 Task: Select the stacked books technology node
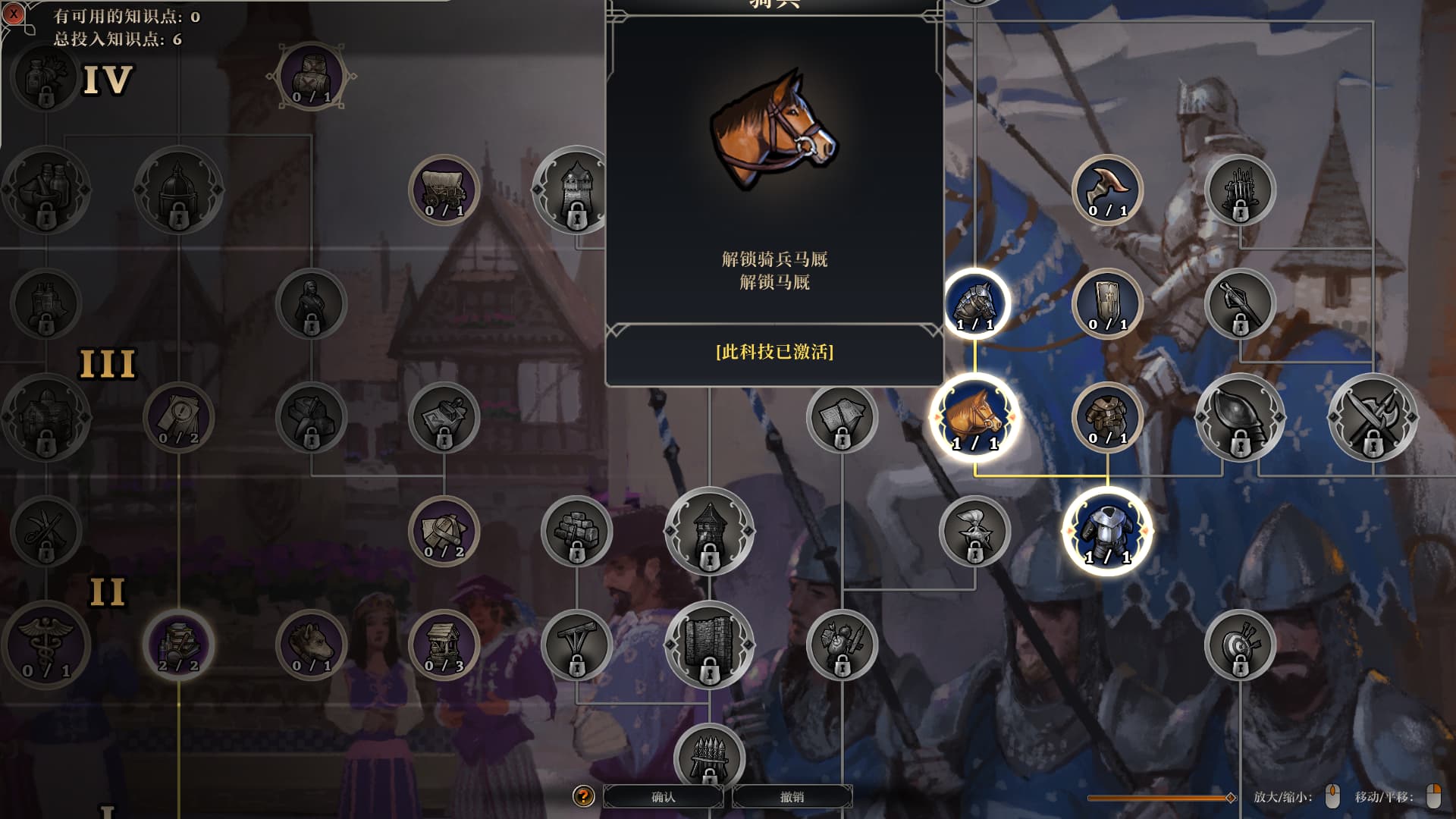click(179, 645)
